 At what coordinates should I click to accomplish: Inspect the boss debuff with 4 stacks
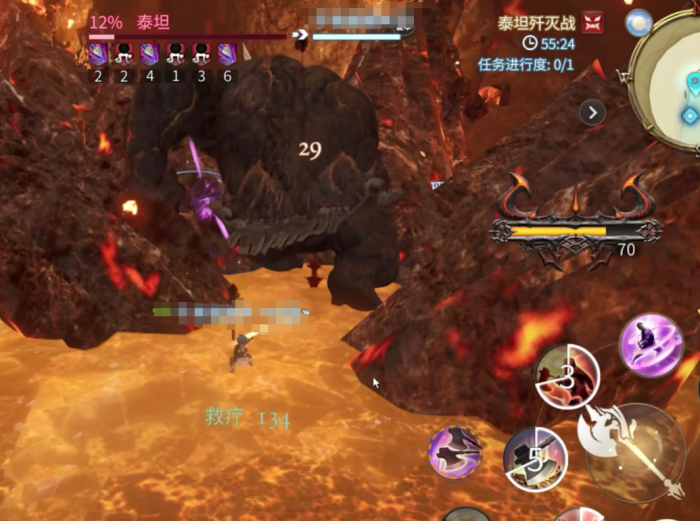click(149, 54)
